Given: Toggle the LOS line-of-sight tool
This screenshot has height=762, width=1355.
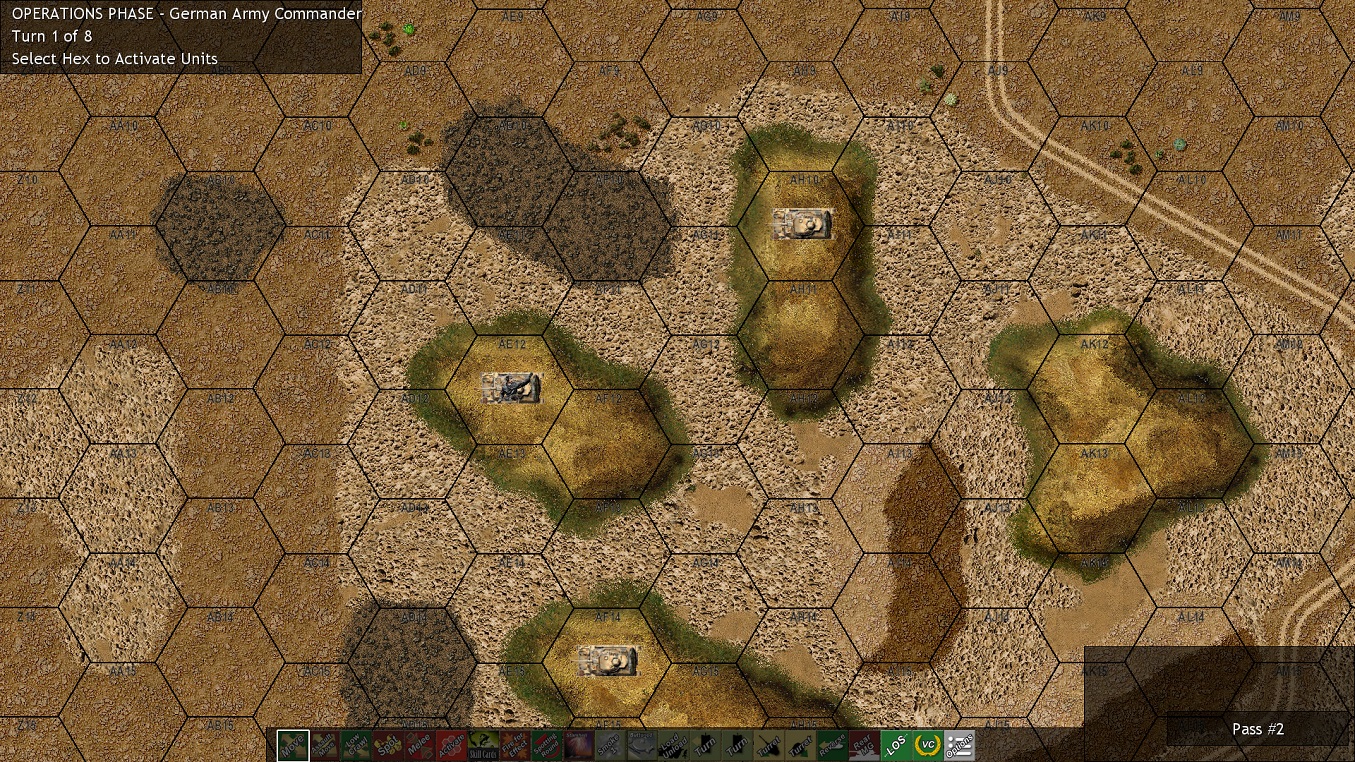Looking at the screenshot, I should [896, 745].
